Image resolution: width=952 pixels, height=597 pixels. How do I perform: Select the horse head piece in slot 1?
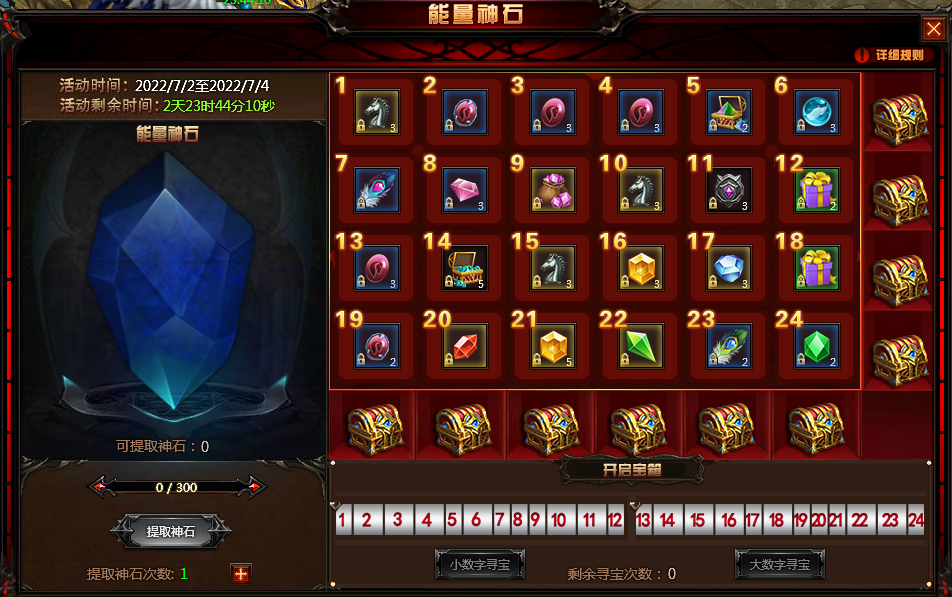pyautogui.click(x=377, y=112)
